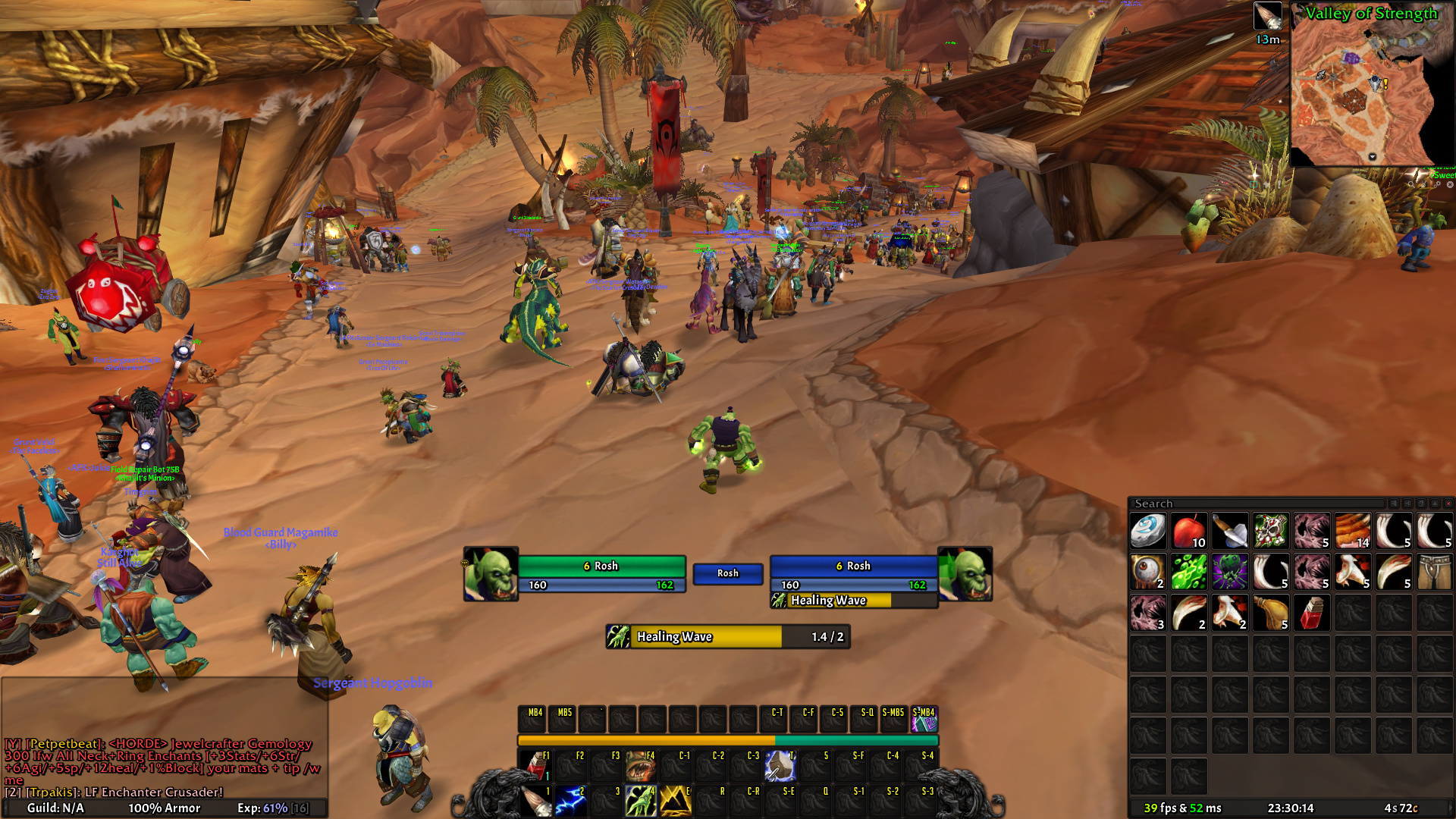Activate the Lightning Bolt ability
1456x819 pixels.
click(x=570, y=801)
